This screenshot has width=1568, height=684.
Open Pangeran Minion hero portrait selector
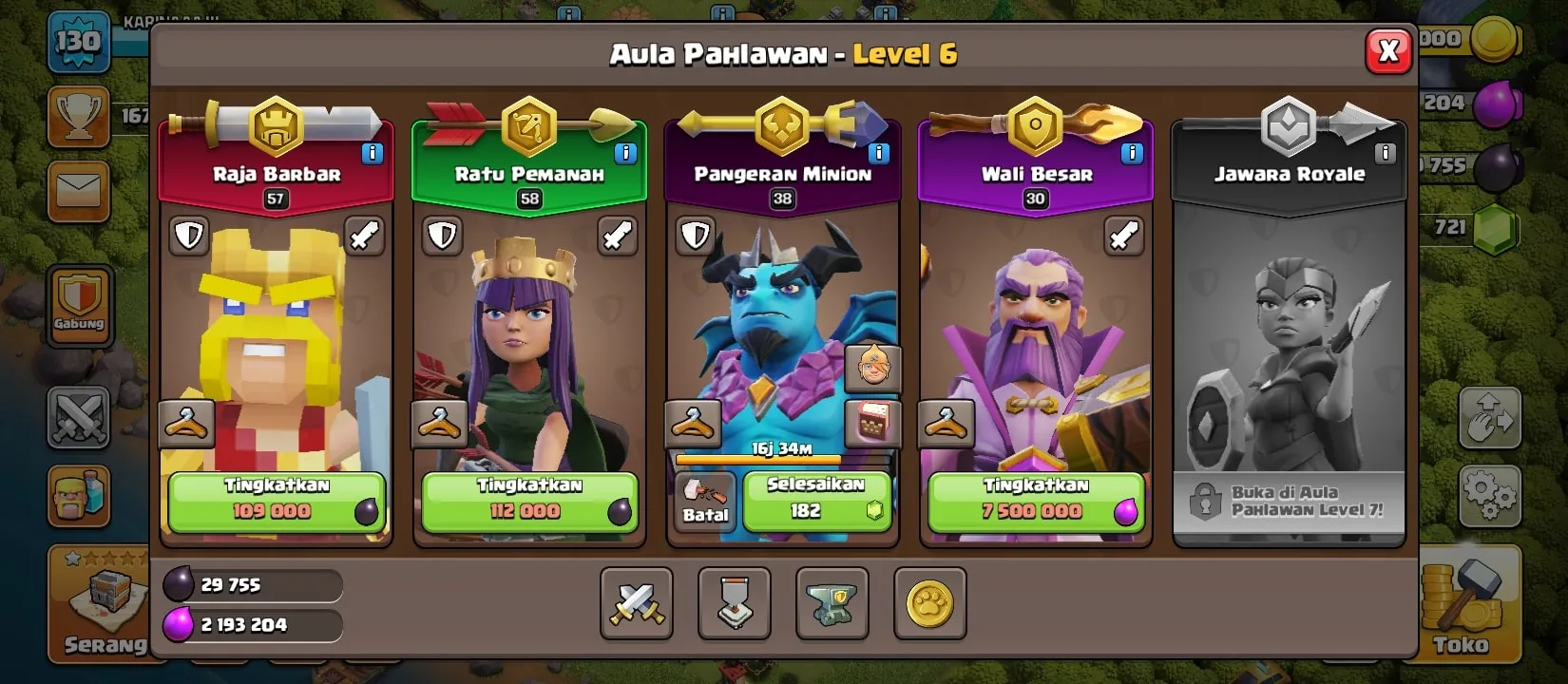click(x=875, y=369)
